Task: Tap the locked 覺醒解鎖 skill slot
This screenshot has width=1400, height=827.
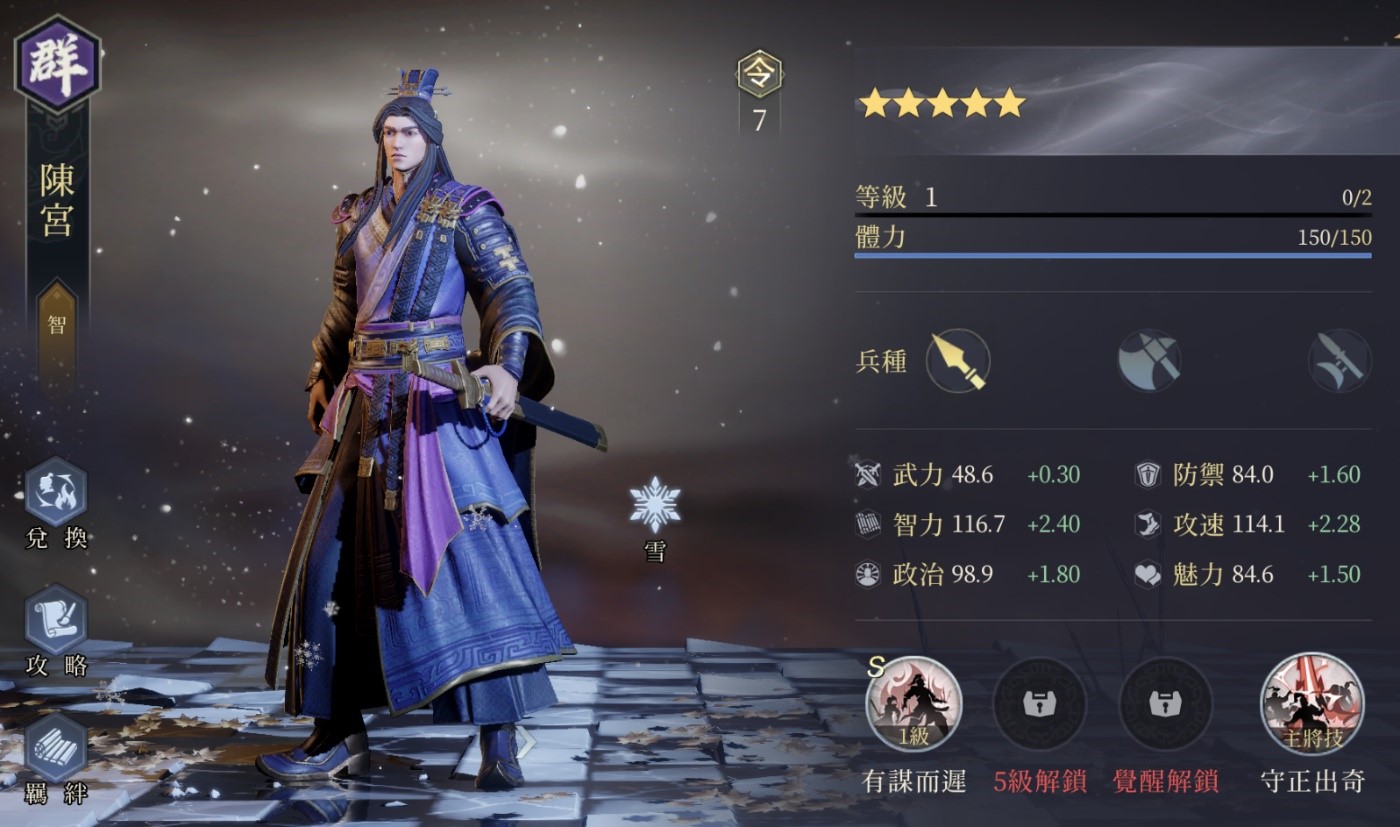Action: coord(1165,705)
